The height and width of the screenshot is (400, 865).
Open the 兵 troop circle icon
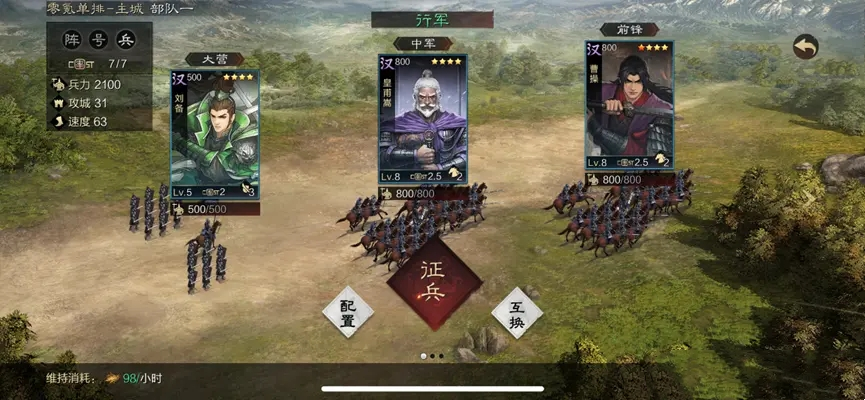(x=126, y=41)
